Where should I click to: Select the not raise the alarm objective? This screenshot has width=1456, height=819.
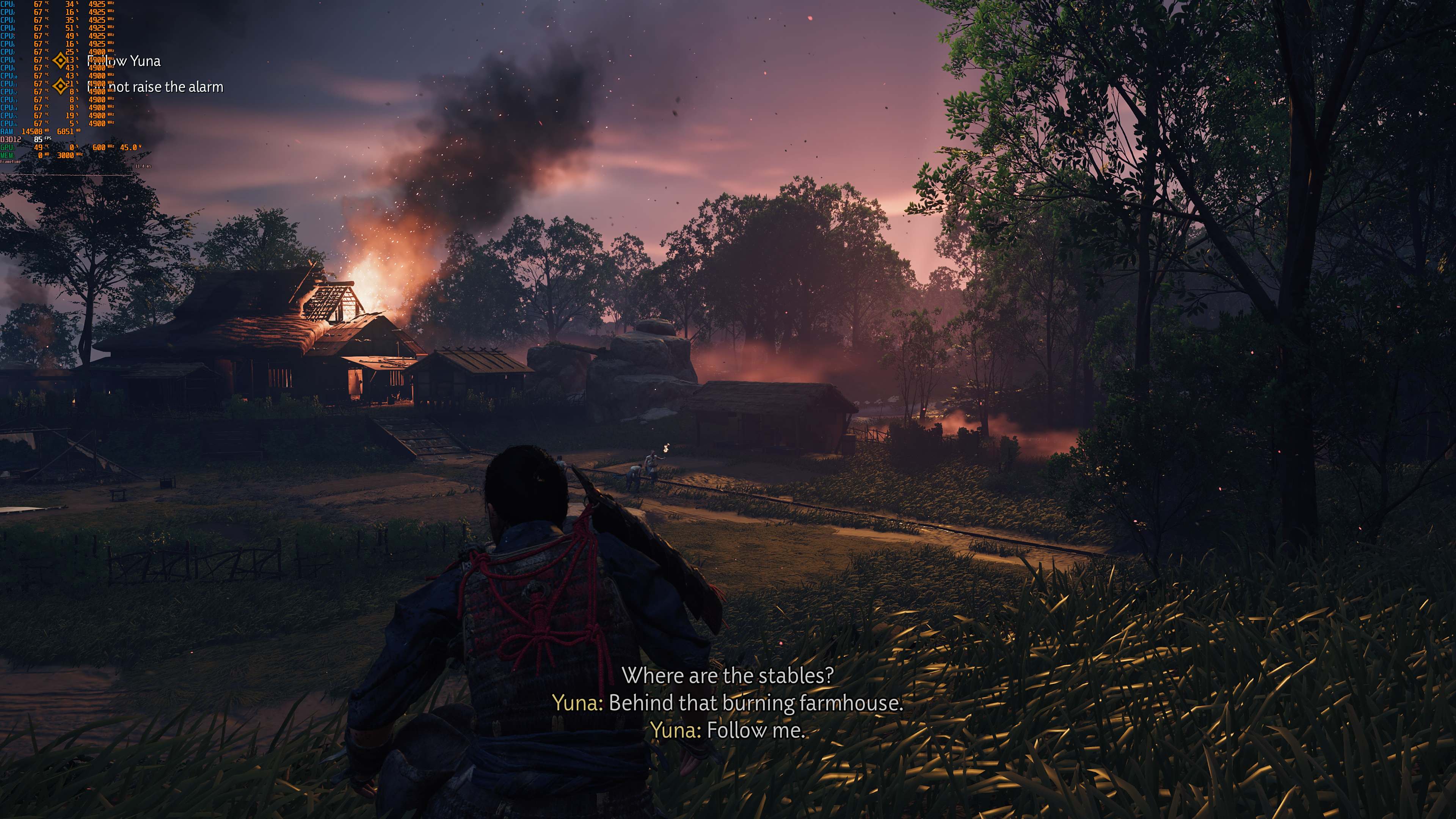[155, 87]
